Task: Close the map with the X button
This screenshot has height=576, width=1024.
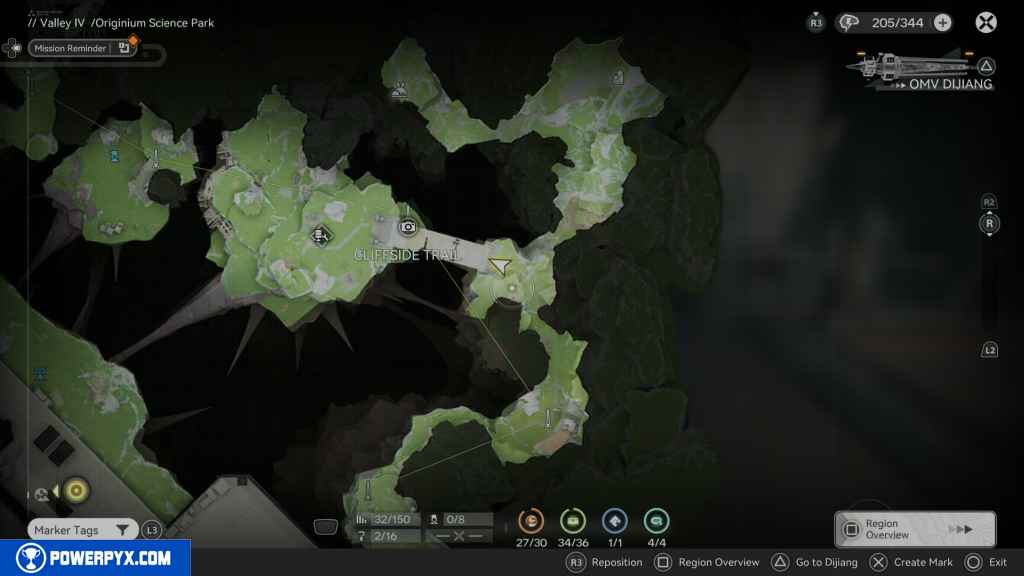Action: click(x=986, y=22)
